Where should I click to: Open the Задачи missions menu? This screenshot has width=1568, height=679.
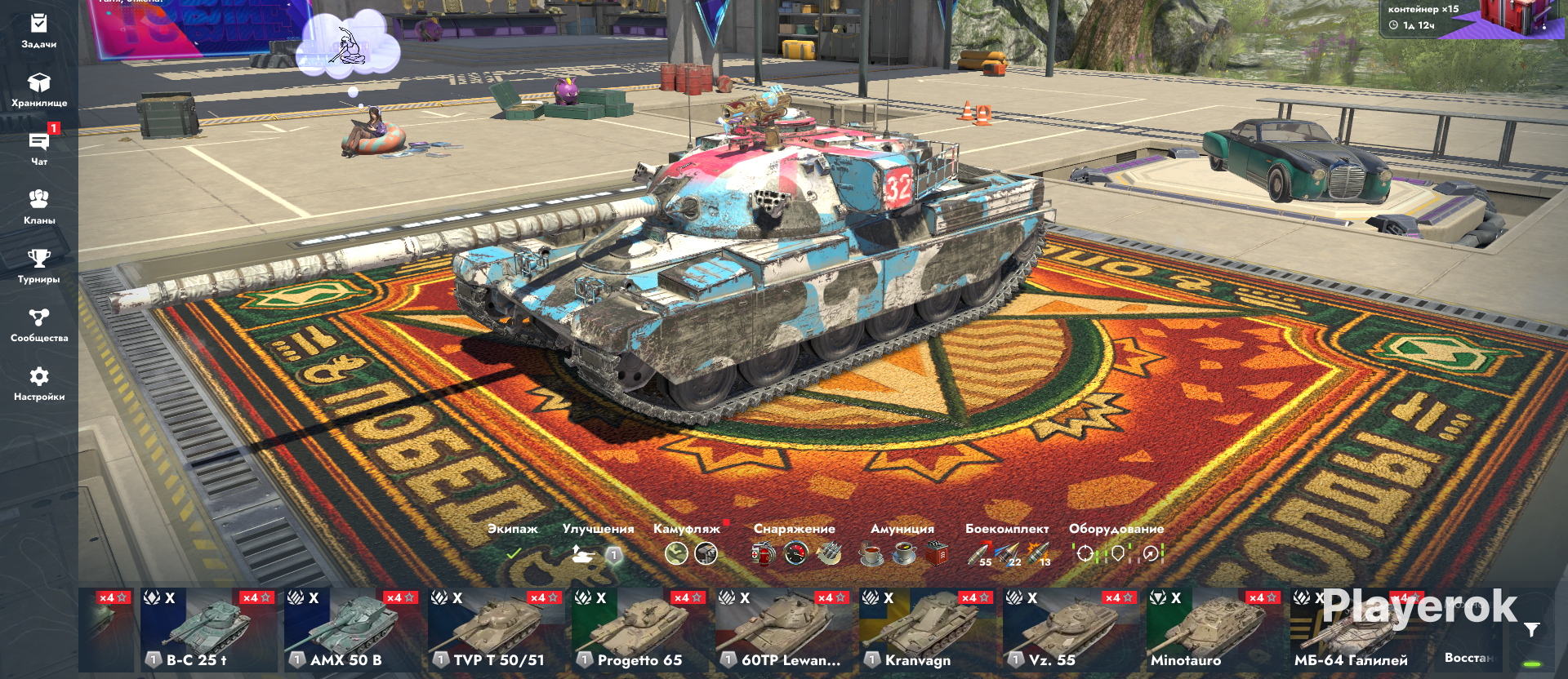pos(38,31)
